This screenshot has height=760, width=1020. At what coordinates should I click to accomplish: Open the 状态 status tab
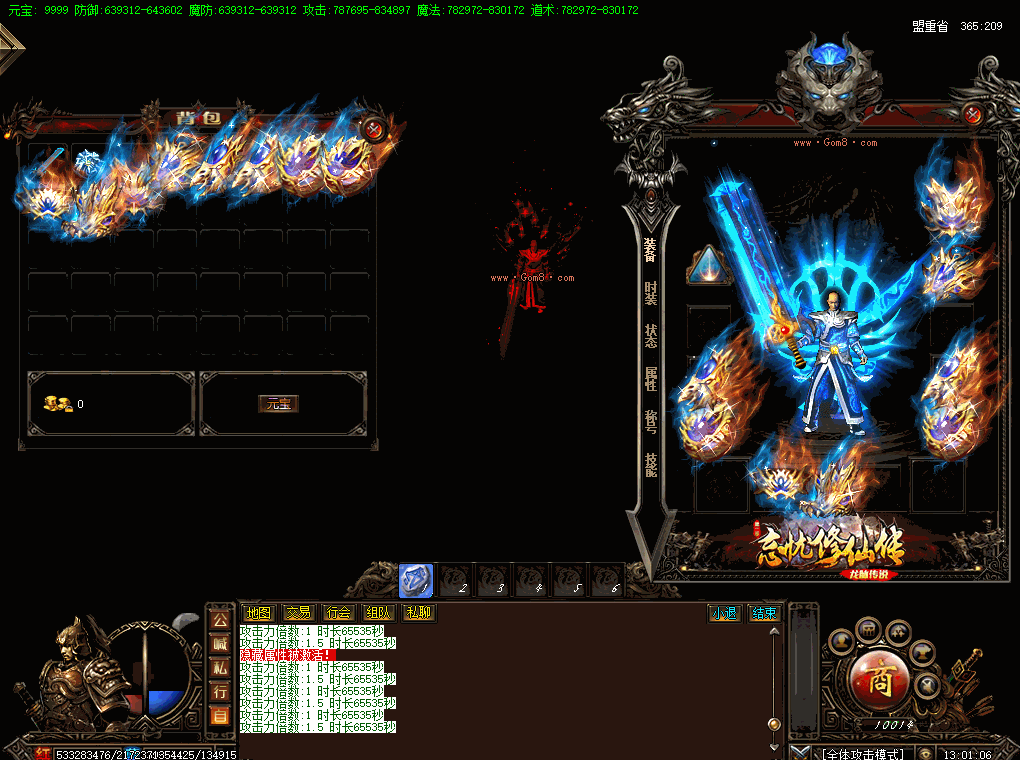click(651, 335)
